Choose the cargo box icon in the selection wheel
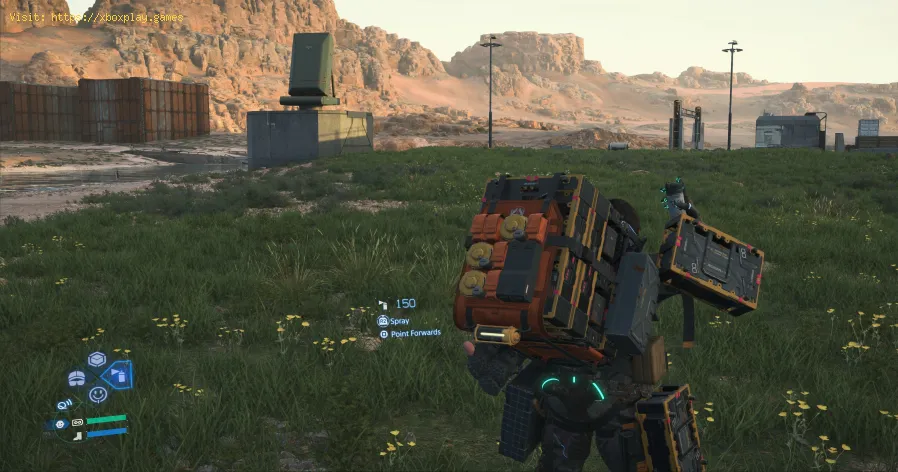This screenshot has height=472, width=898. tap(97, 359)
